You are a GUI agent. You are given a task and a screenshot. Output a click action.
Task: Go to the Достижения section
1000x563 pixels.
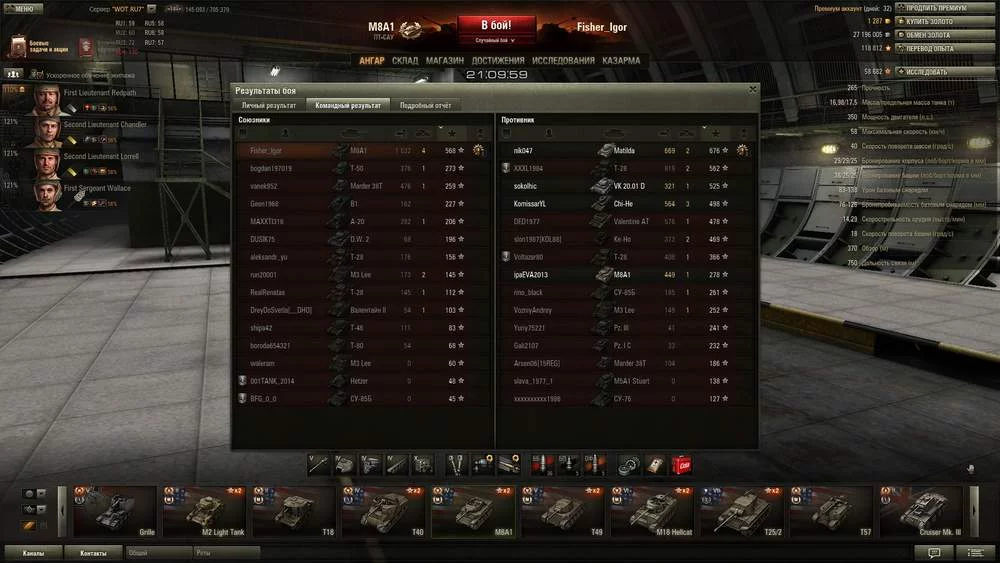pos(498,60)
